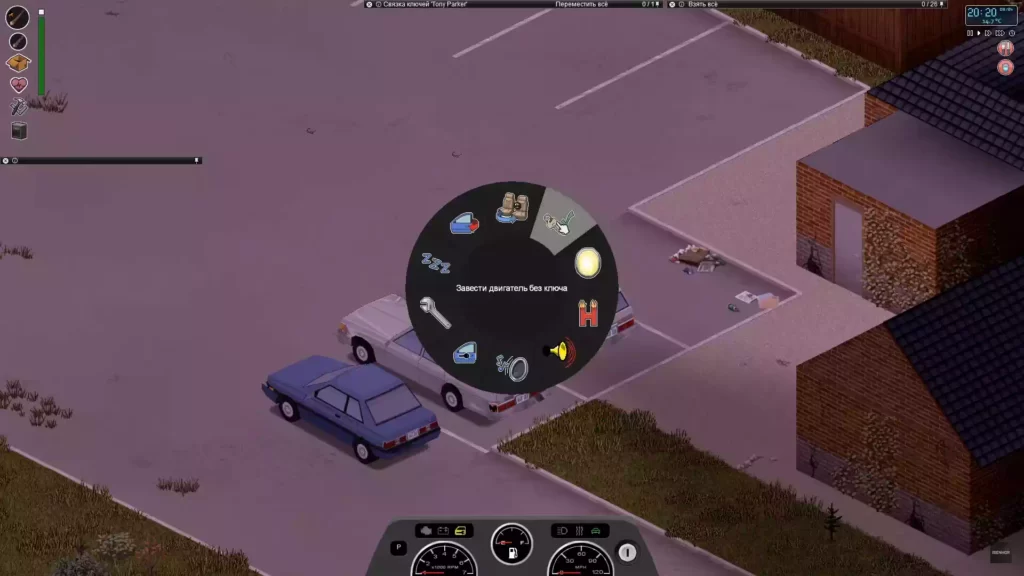The width and height of the screenshot is (1024, 576).
Task: Open the health heart panel
Action: tap(19, 85)
